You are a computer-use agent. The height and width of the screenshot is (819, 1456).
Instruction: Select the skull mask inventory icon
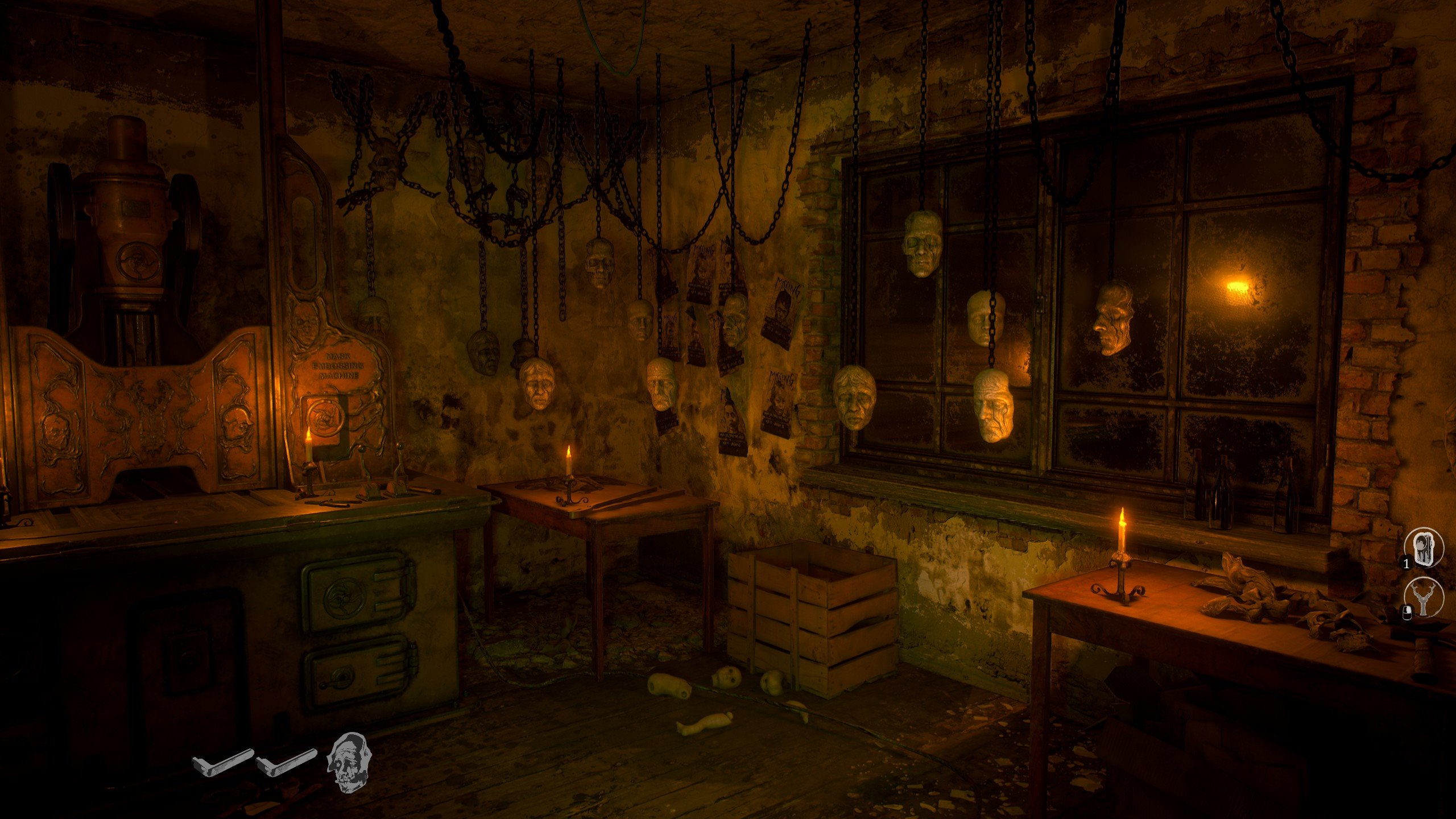pyautogui.click(x=348, y=762)
